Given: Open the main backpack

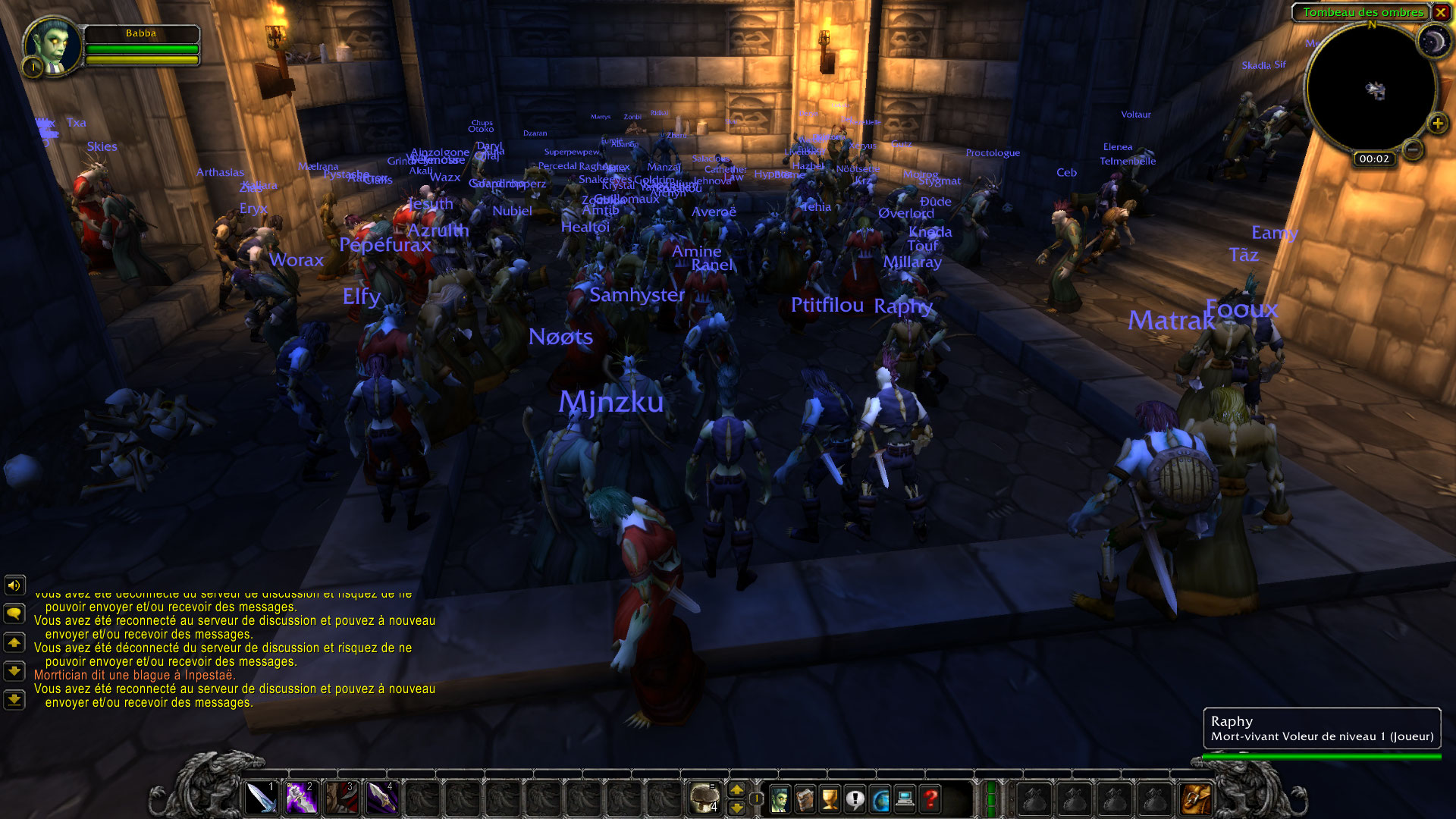Looking at the screenshot, I should click(1196, 799).
